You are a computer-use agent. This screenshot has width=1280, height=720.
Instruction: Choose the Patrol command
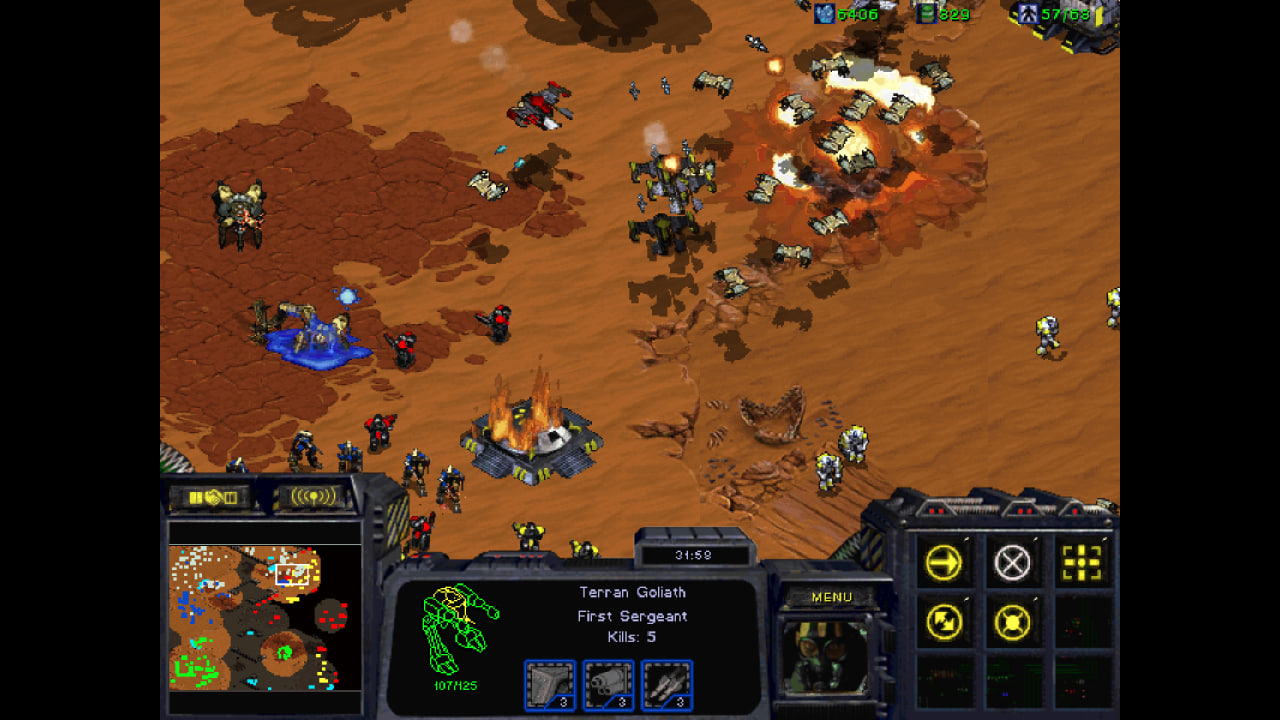944,623
